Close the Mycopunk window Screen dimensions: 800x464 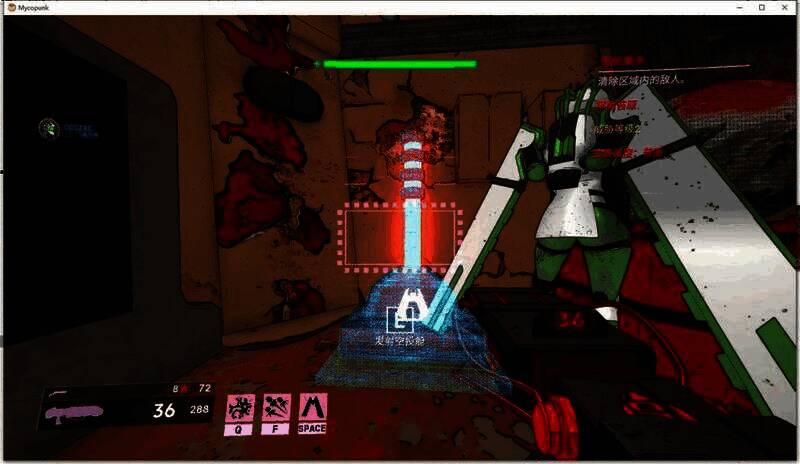click(x=783, y=7)
